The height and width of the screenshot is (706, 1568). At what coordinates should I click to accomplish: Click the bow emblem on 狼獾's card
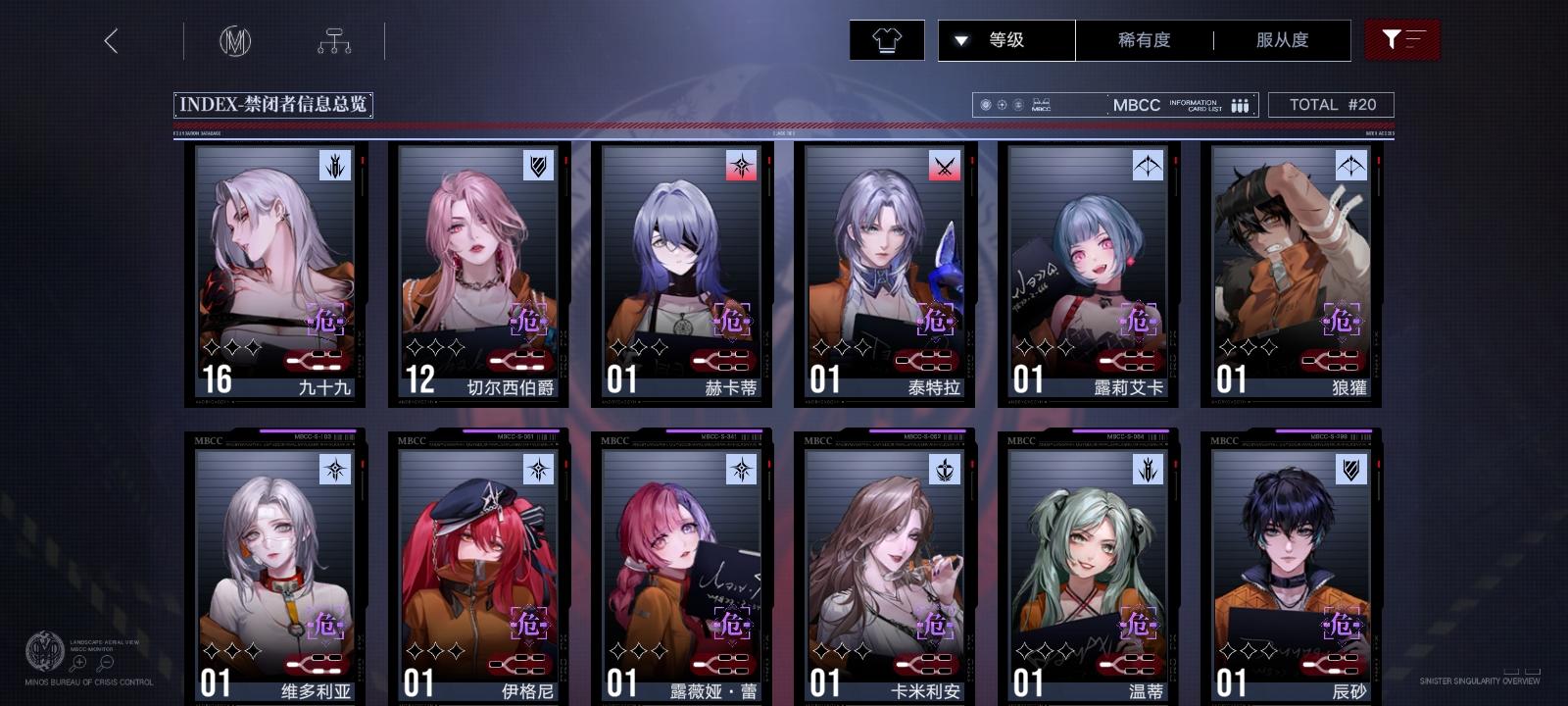point(1351,166)
